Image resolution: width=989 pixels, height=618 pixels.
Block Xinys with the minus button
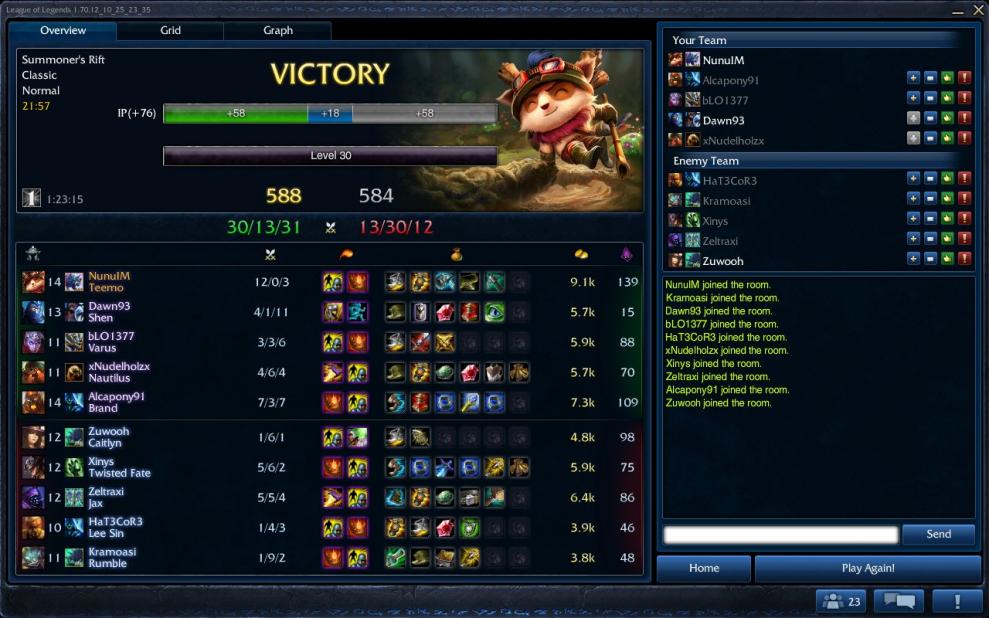point(930,220)
